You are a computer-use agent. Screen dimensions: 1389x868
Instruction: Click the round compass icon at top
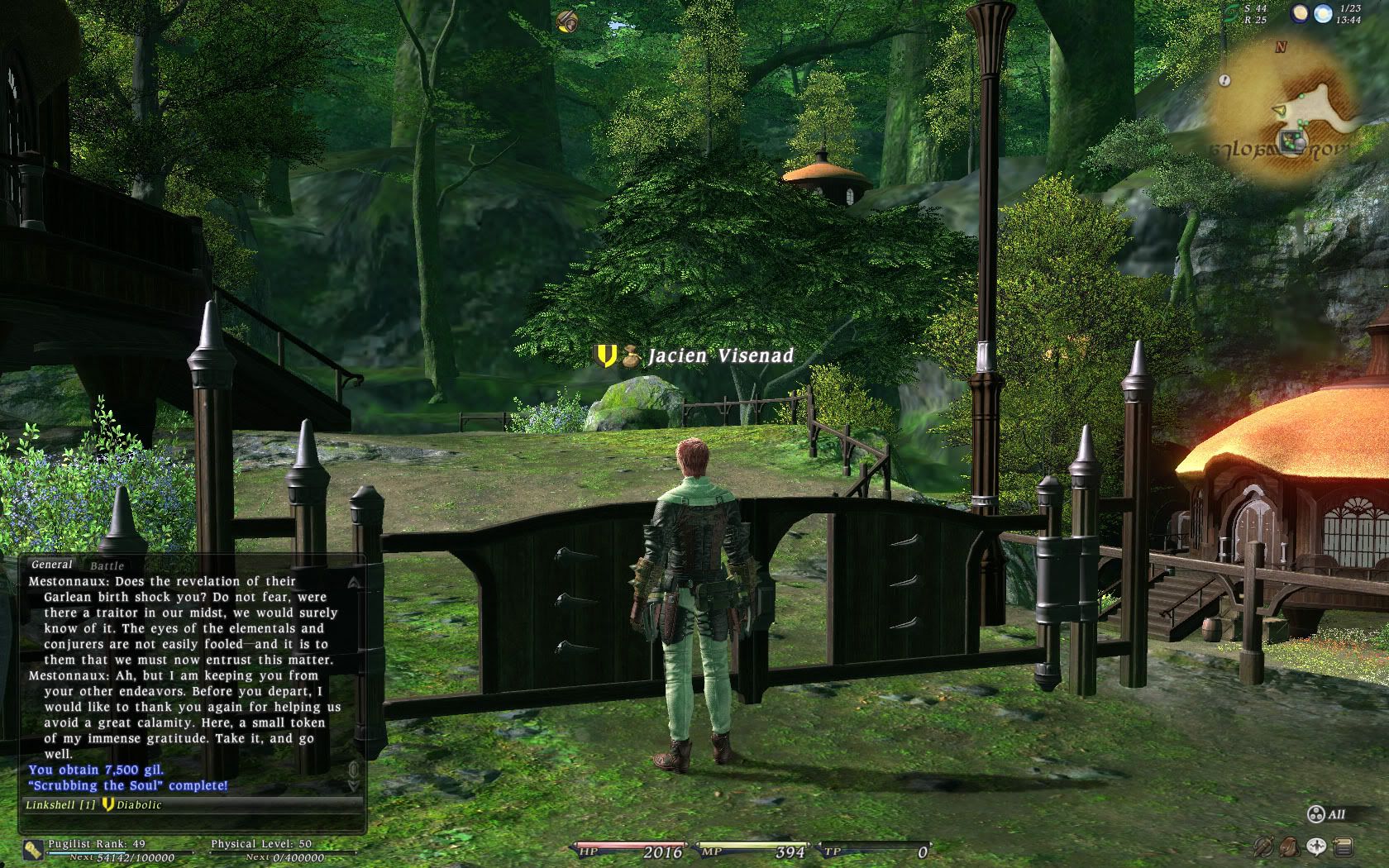[x=567, y=21]
